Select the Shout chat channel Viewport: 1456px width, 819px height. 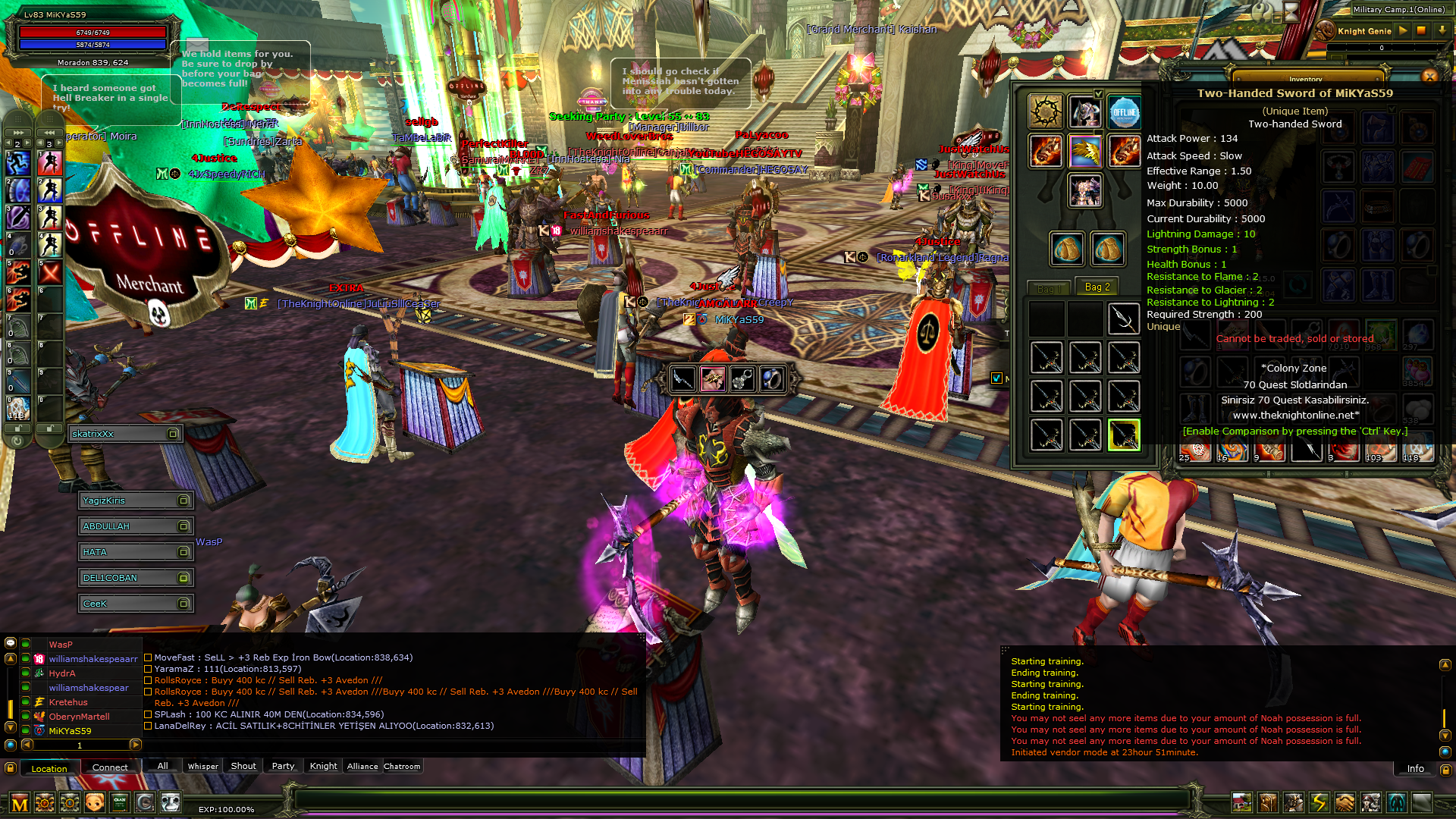point(243,766)
